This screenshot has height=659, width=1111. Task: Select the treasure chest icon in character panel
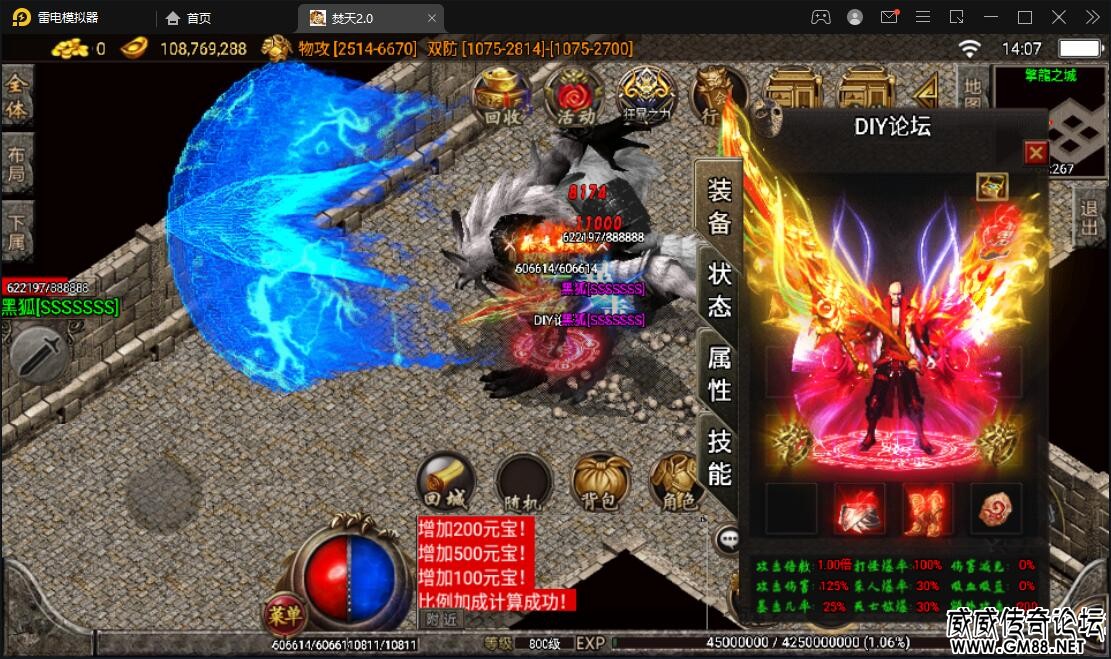coord(992,186)
